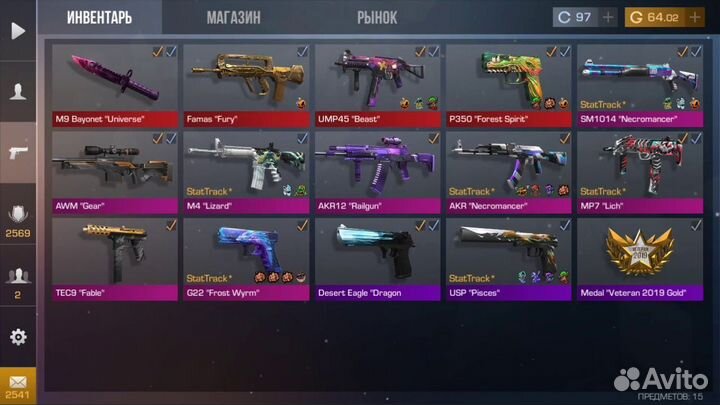Choose the TEC9 "Fable" pistol
The width and height of the screenshot is (720, 405).
coord(113,258)
